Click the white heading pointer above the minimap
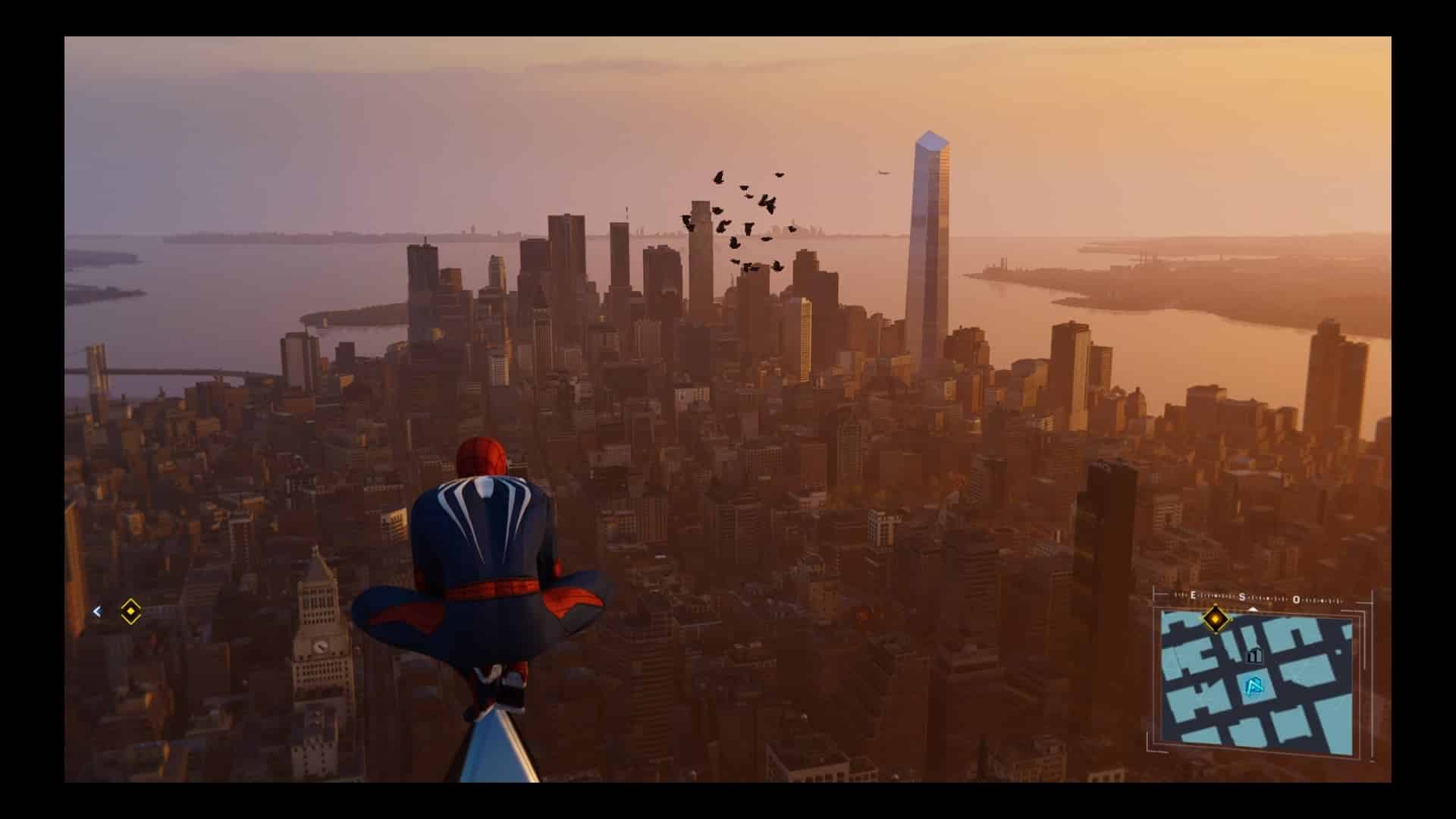1456x819 pixels. [1253, 610]
